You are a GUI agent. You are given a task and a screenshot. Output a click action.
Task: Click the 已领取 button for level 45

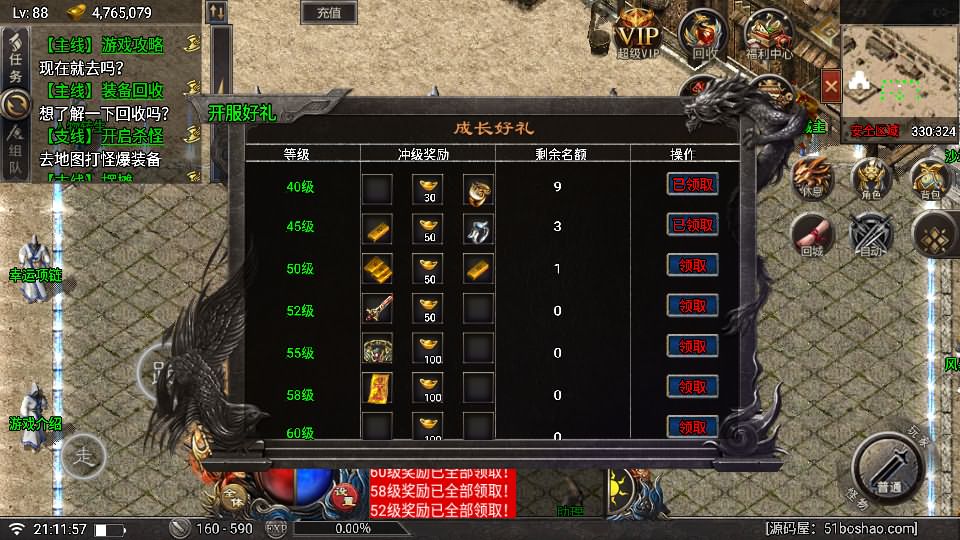pos(693,224)
